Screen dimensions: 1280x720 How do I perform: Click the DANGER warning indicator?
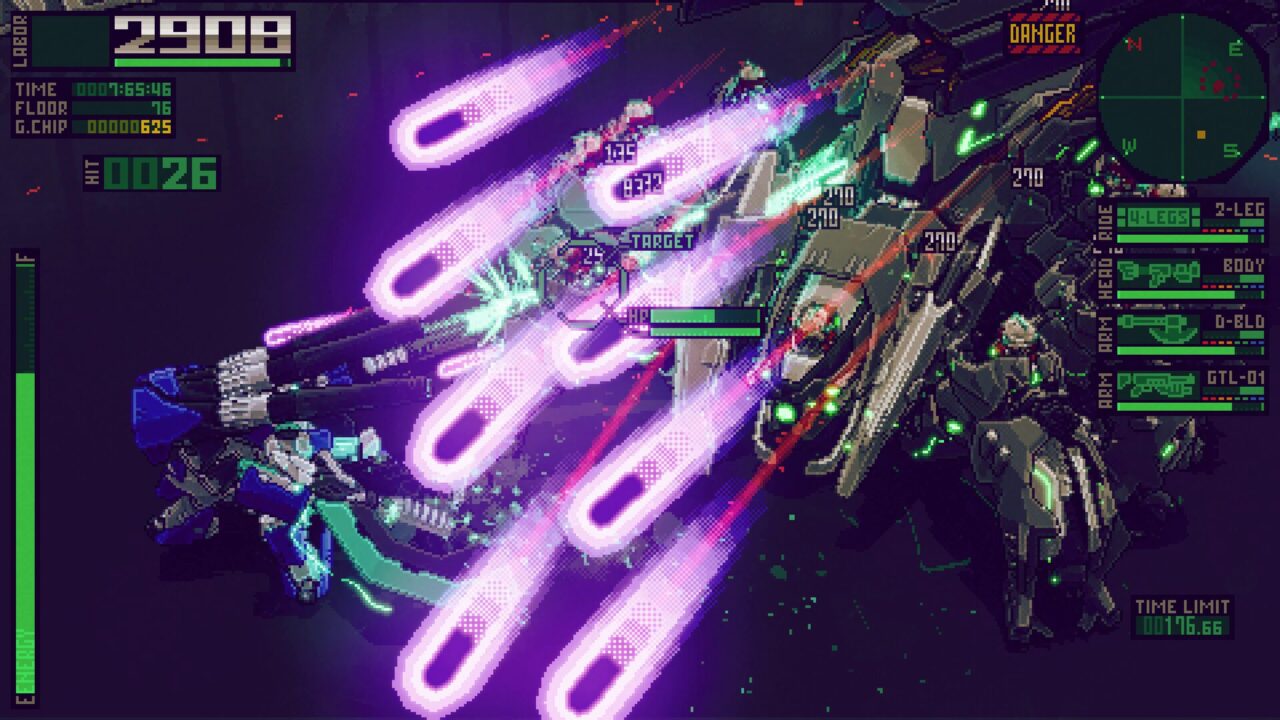[1044, 33]
